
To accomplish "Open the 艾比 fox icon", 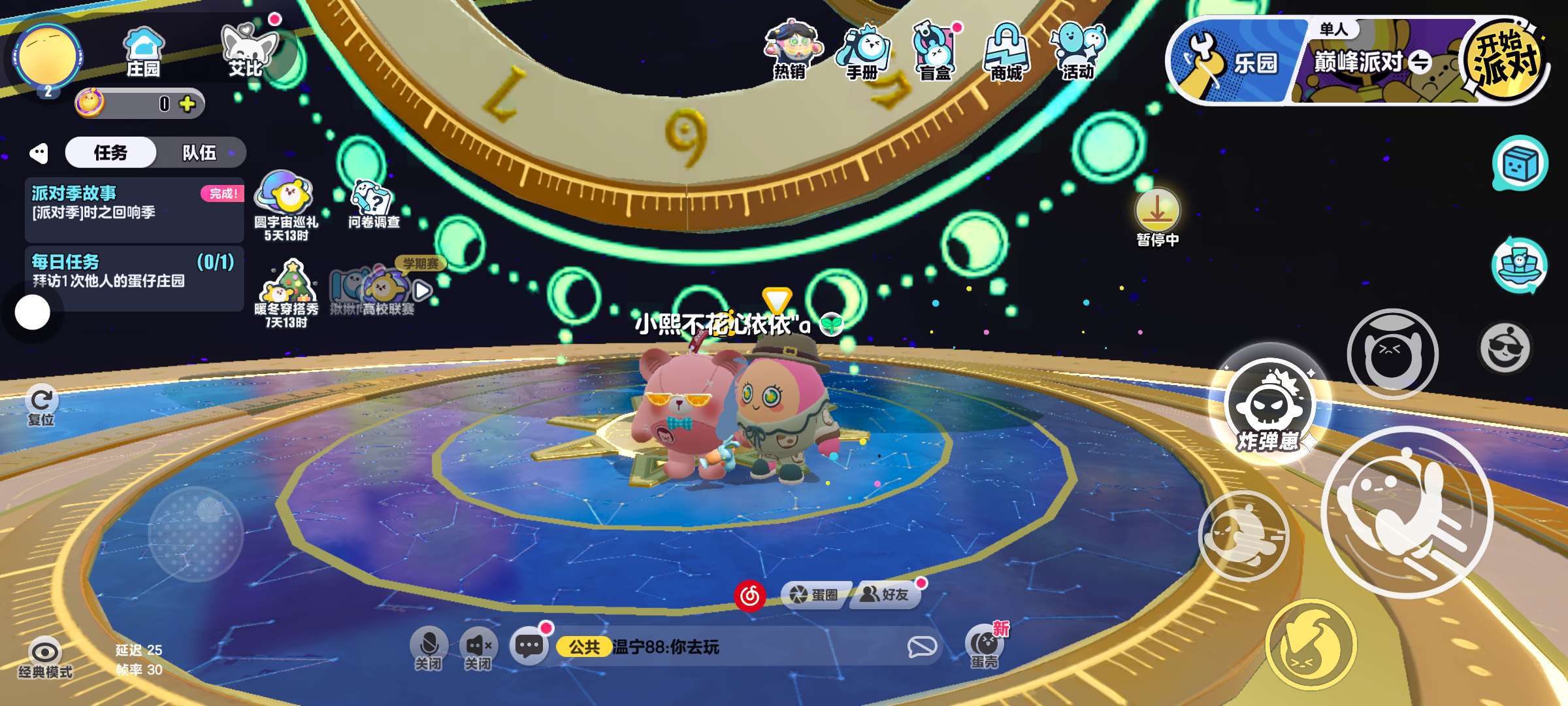I will [x=247, y=52].
